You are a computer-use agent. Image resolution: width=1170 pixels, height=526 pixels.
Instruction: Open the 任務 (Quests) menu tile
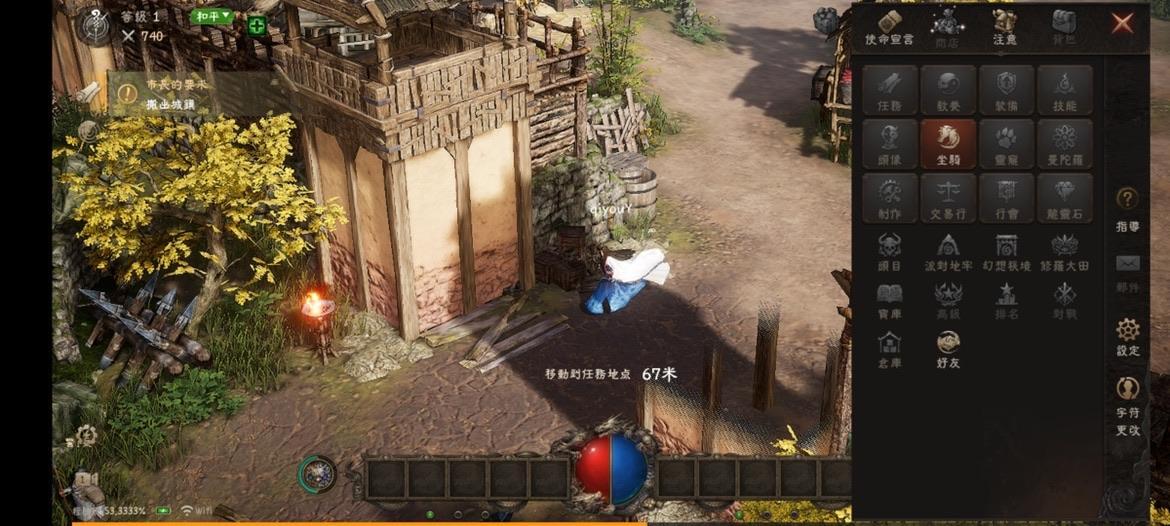pos(890,90)
